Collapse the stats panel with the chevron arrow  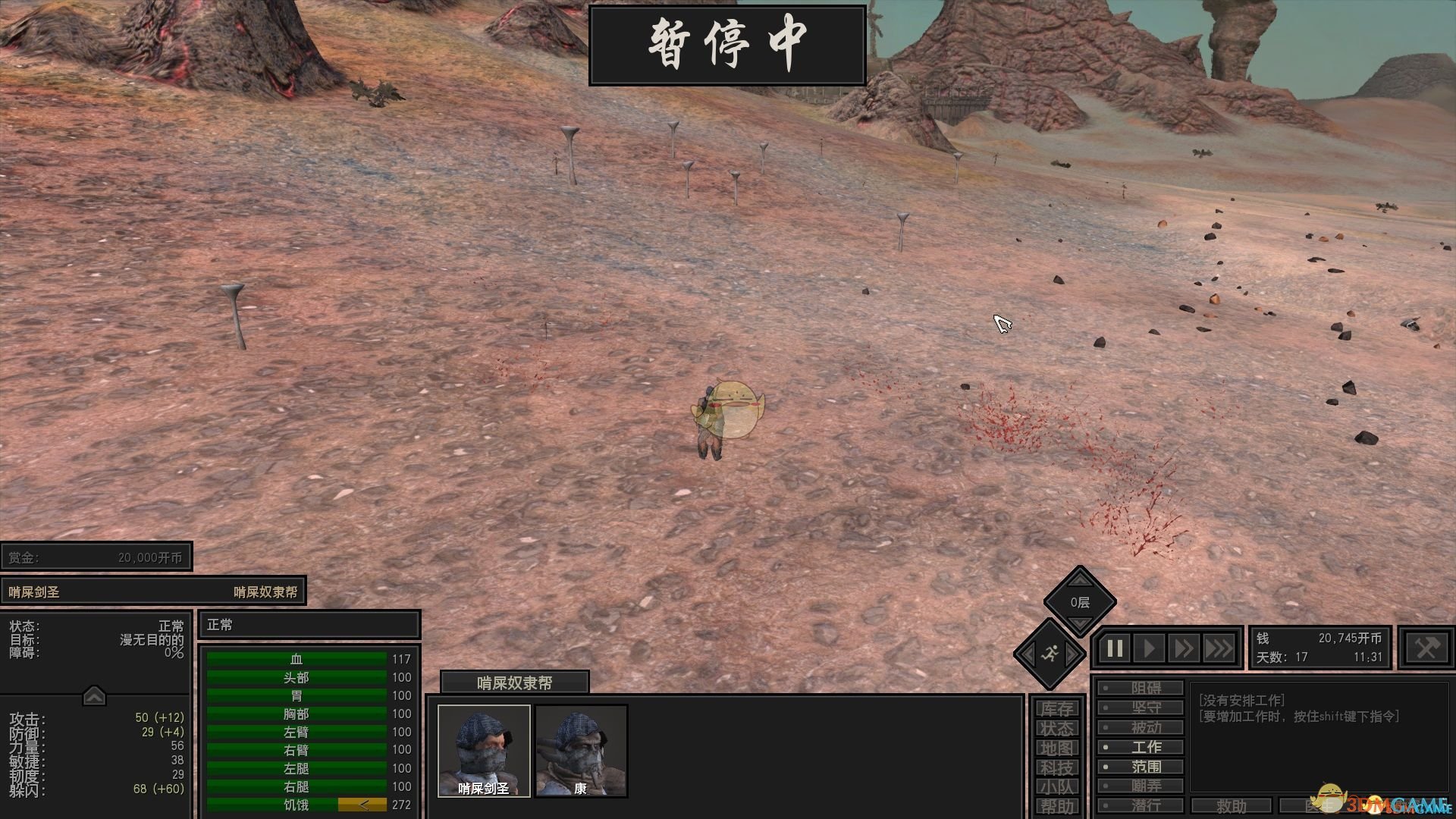[x=94, y=695]
